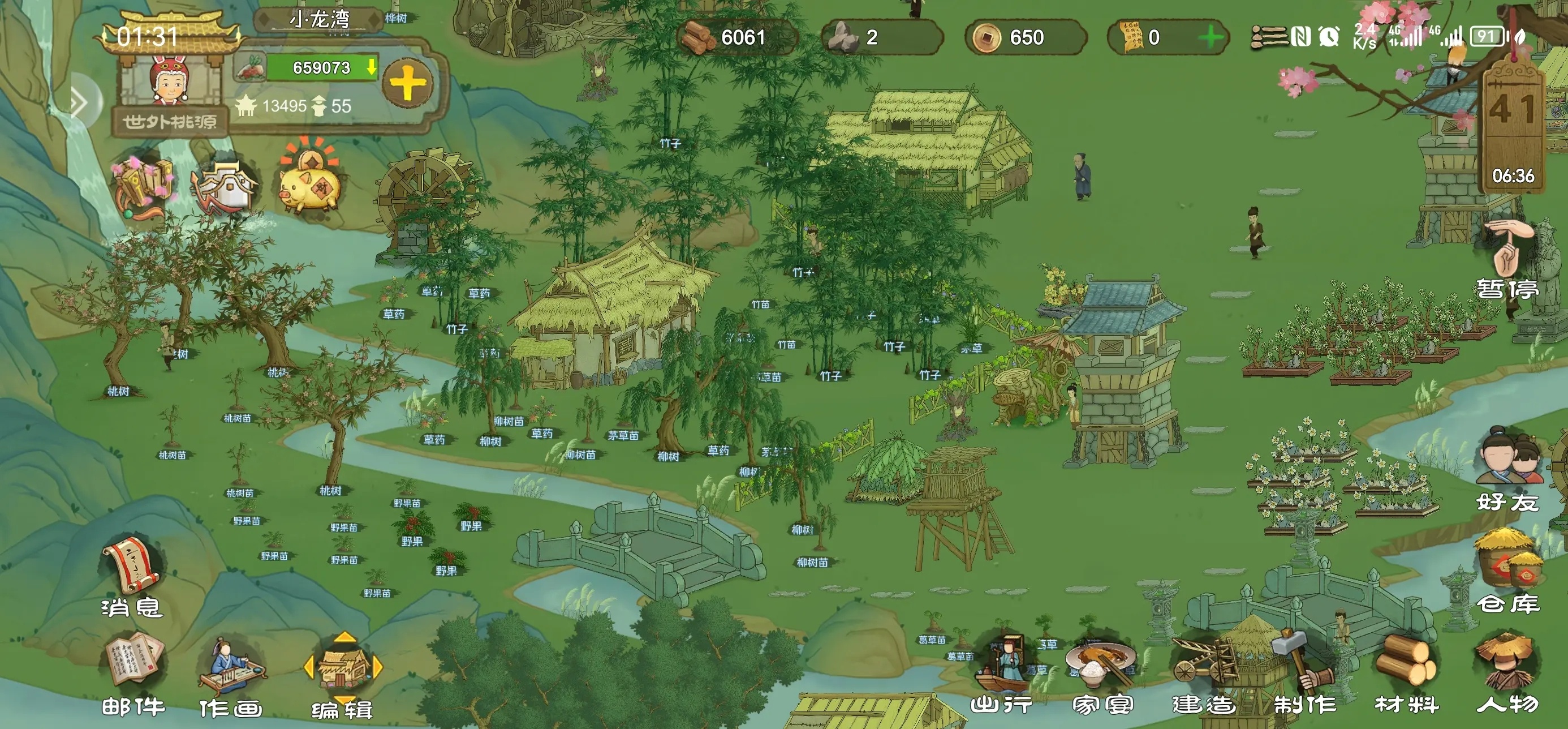Open the 出行 travel menu

point(1002,673)
